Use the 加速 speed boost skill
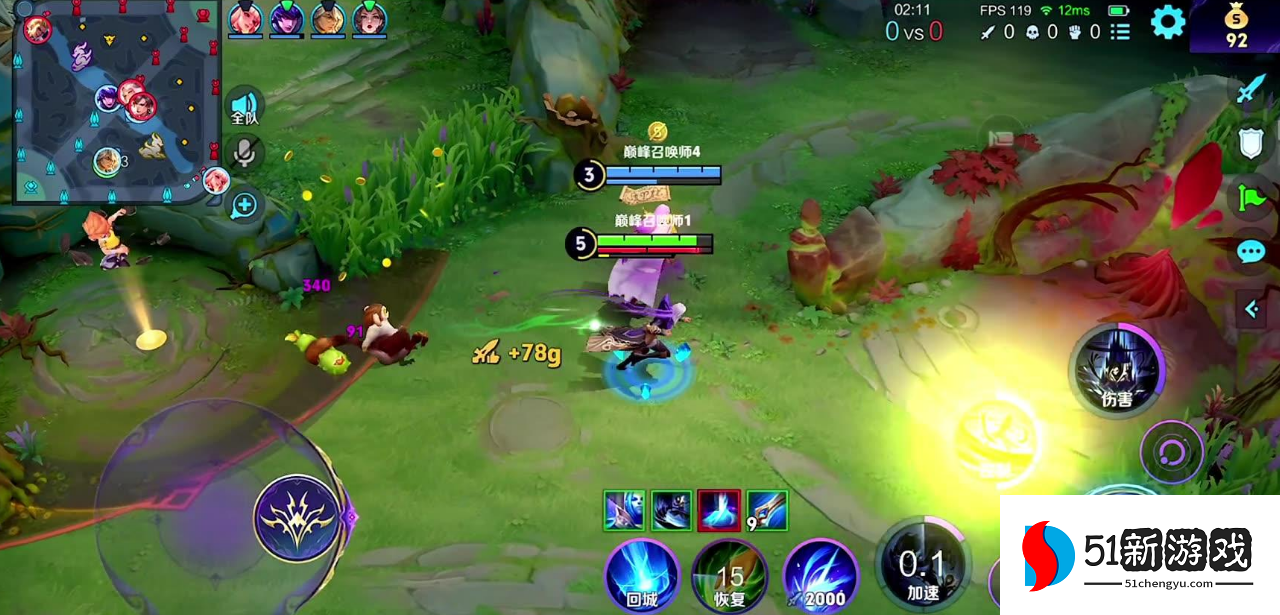1280x615 pixels. pos(921,567)
